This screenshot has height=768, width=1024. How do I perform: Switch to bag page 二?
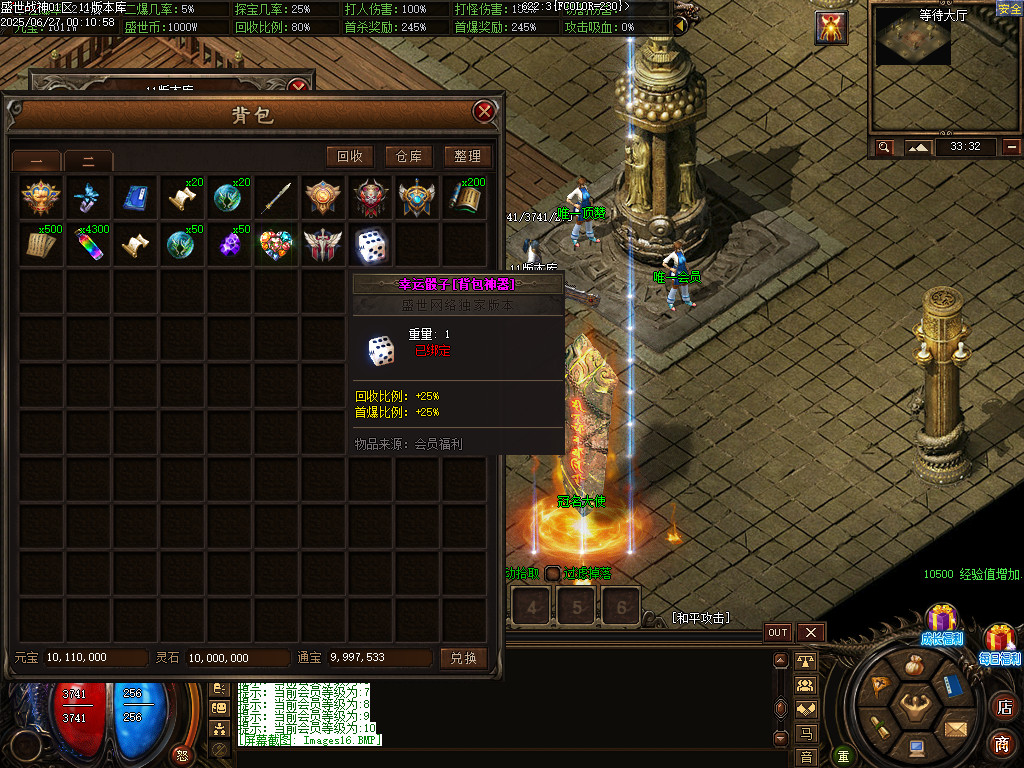[88, 160]
